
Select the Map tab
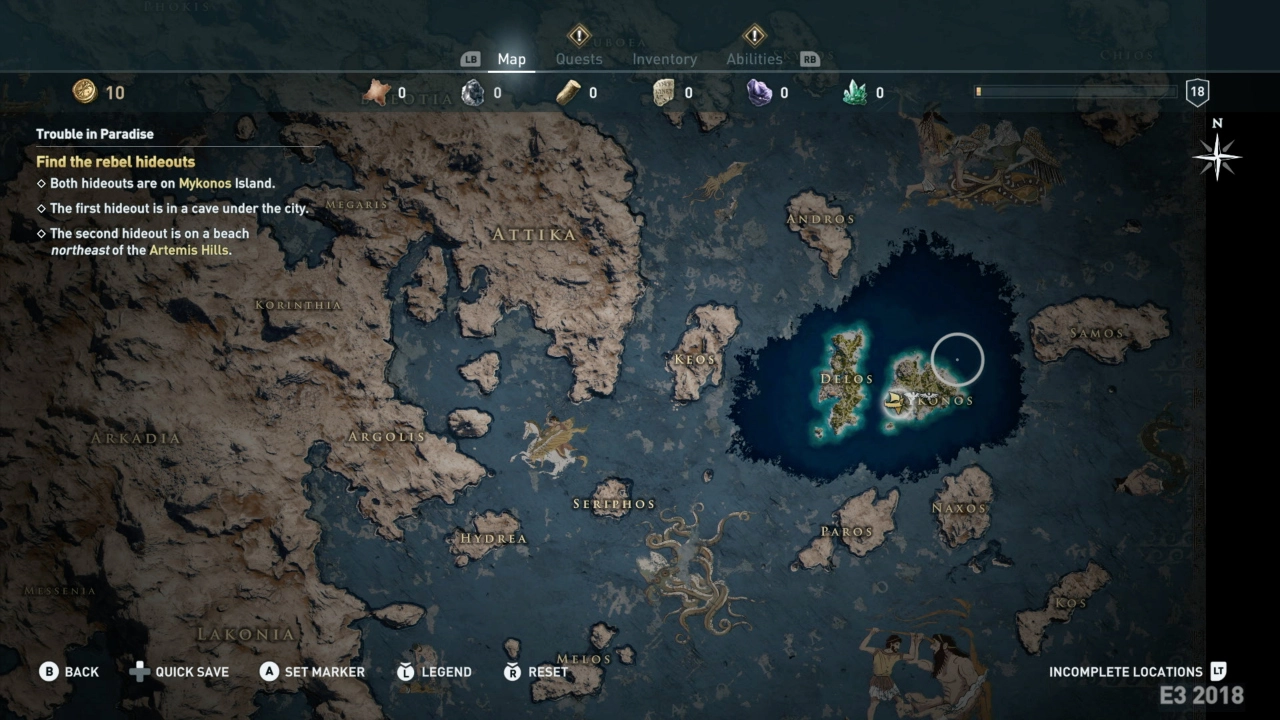[x=511, y=59]
